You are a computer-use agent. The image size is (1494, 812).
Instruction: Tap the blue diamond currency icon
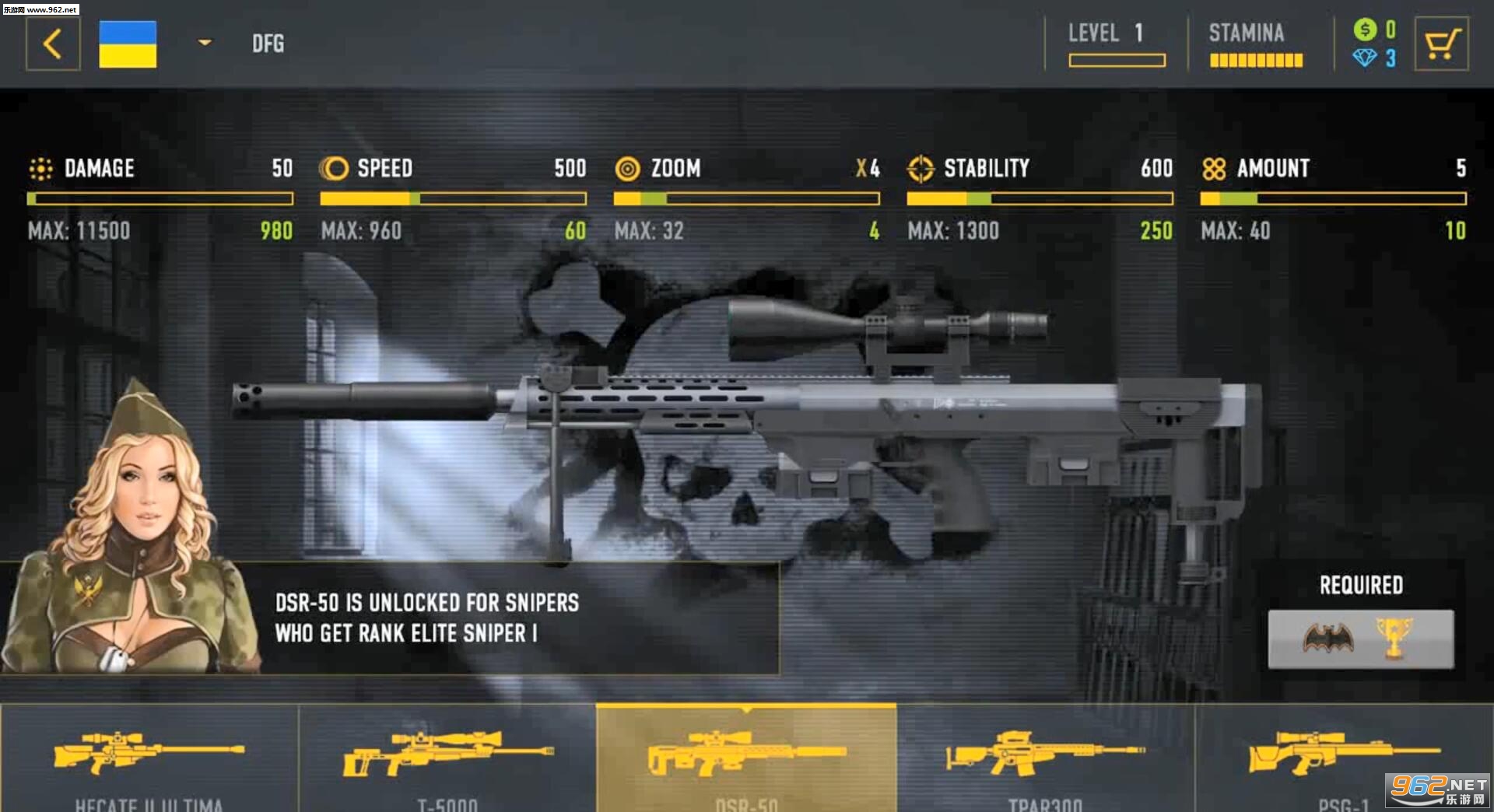click(1365, 58)
